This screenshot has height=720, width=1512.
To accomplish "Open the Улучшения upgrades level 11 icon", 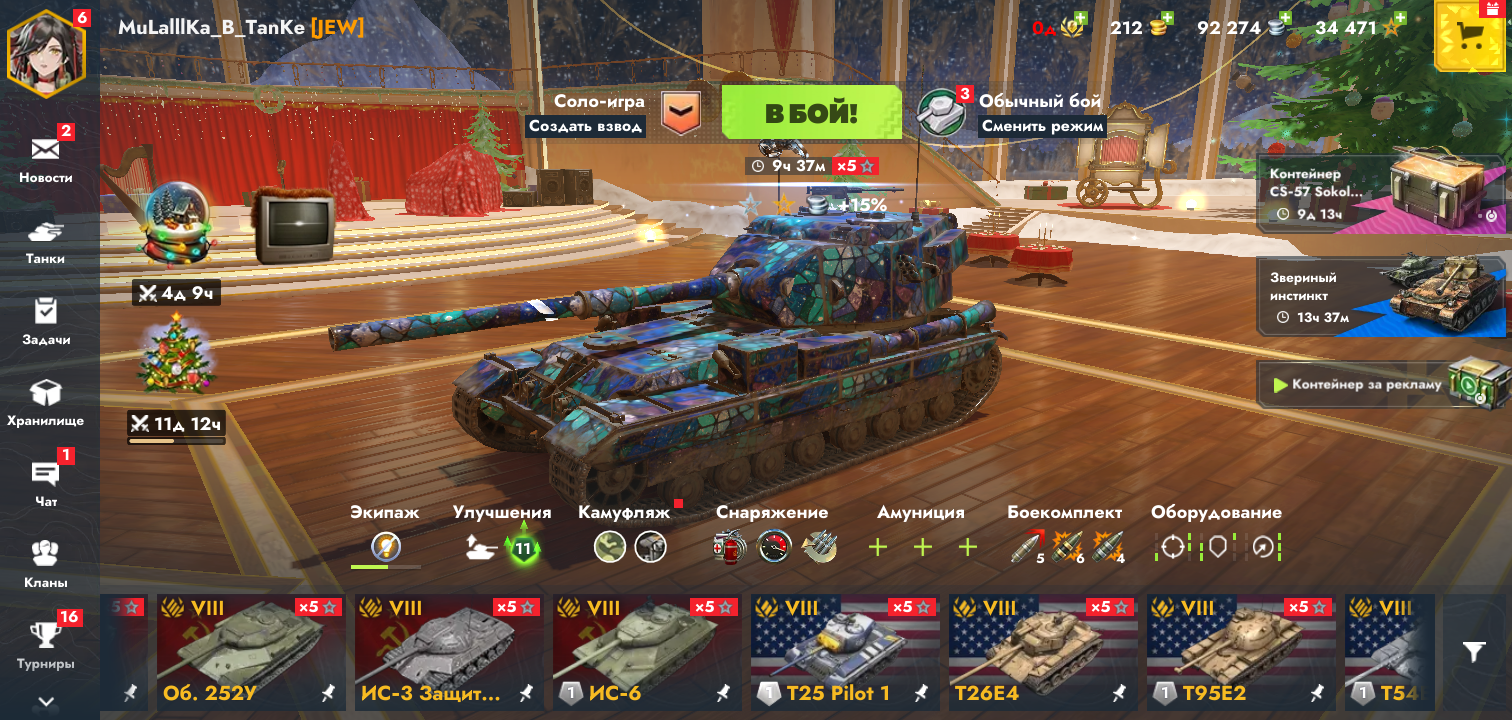I will pyautogui.click(x=522, y=547).
